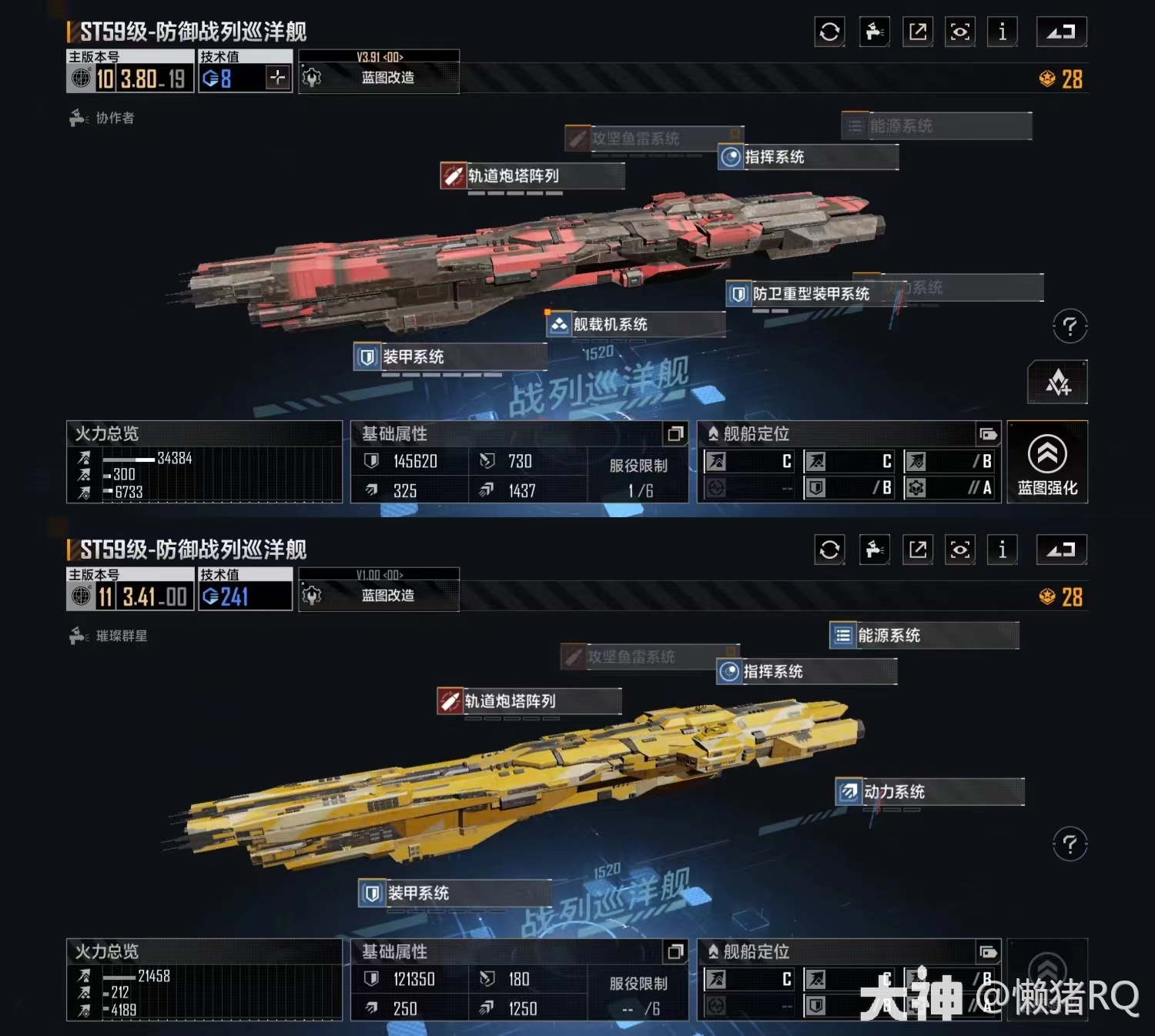Toggle the eye preview icon on bottom ship toolbar
The width and height of the screenshot is (1155, 1036).
959,550
